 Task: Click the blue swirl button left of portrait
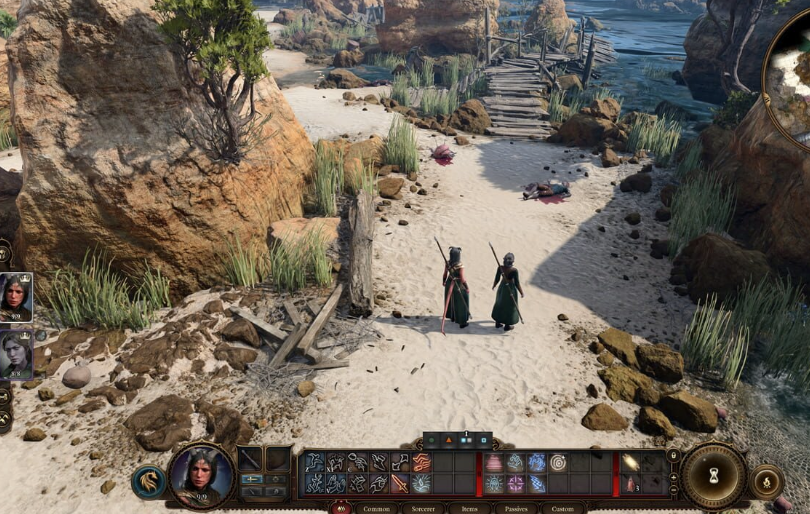click(x=148, y=482)
